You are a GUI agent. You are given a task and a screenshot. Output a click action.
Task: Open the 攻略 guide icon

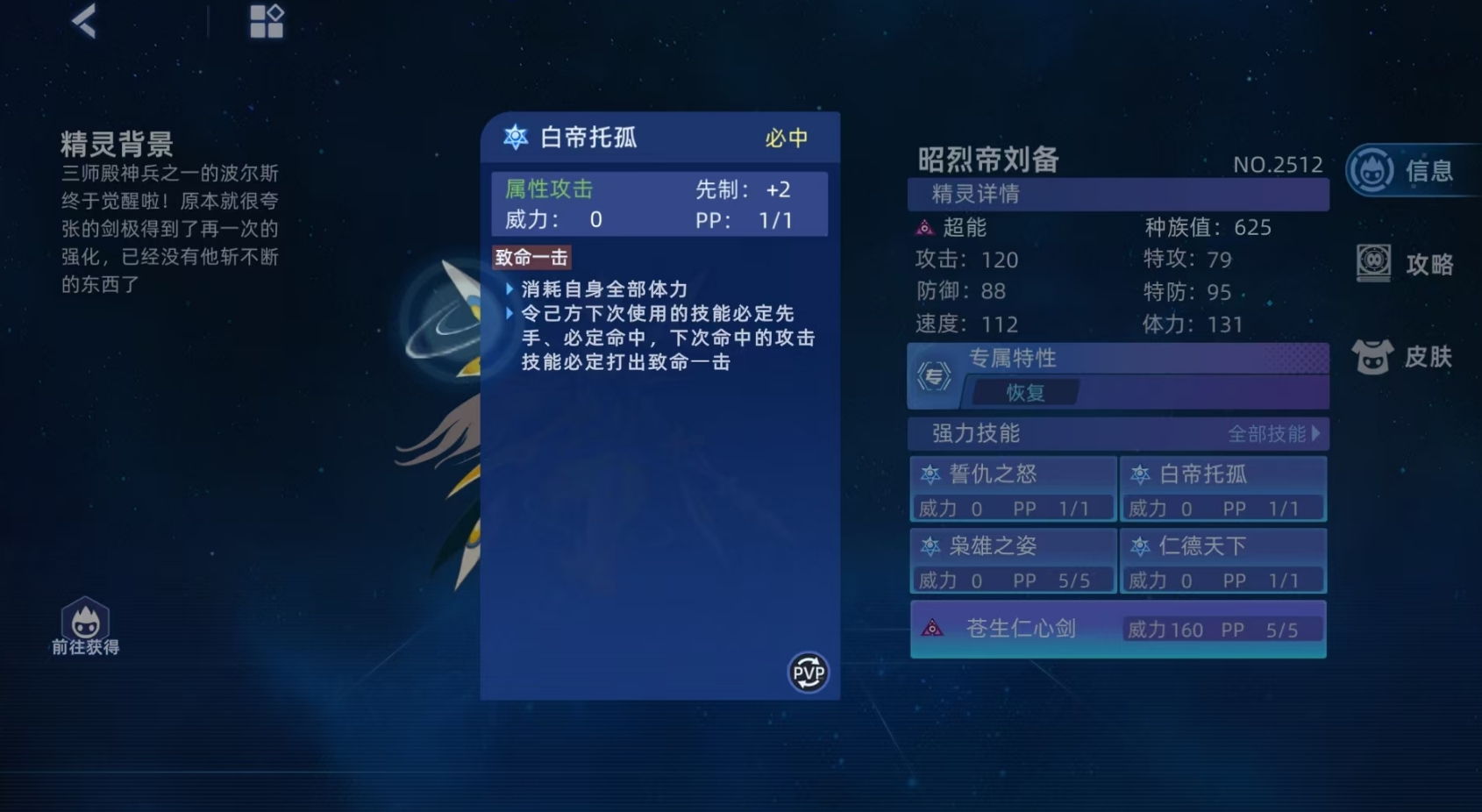click(1373, 262)
